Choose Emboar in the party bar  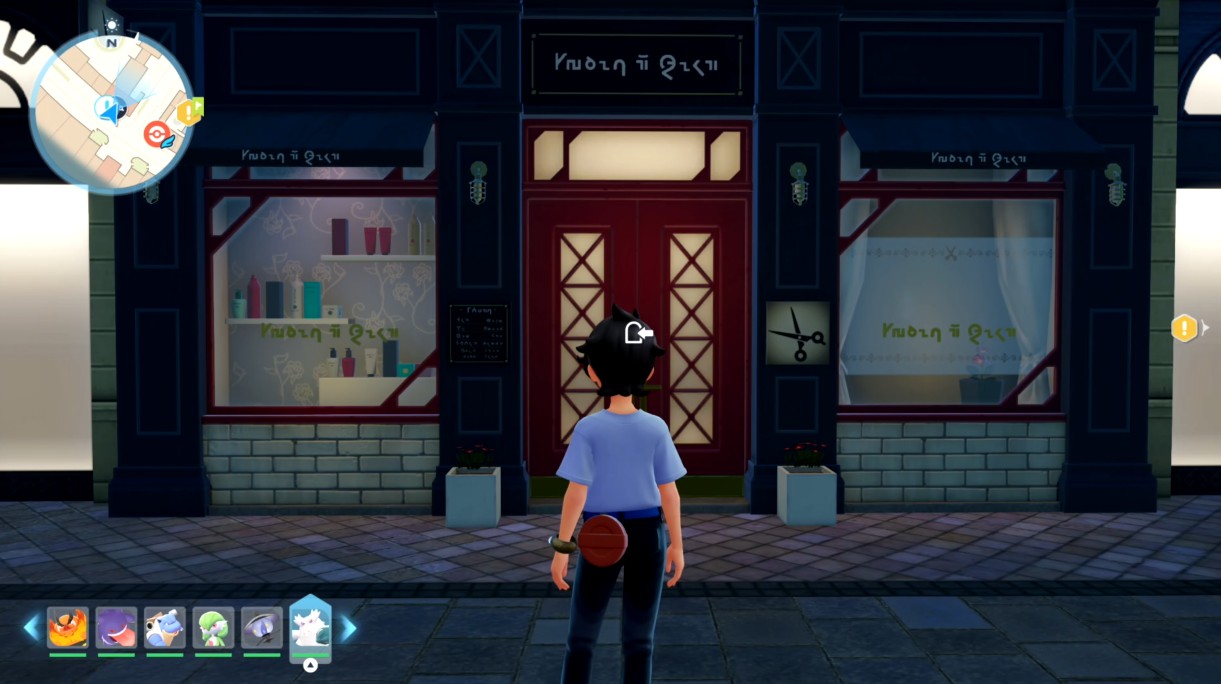click(x=68, y=628)
